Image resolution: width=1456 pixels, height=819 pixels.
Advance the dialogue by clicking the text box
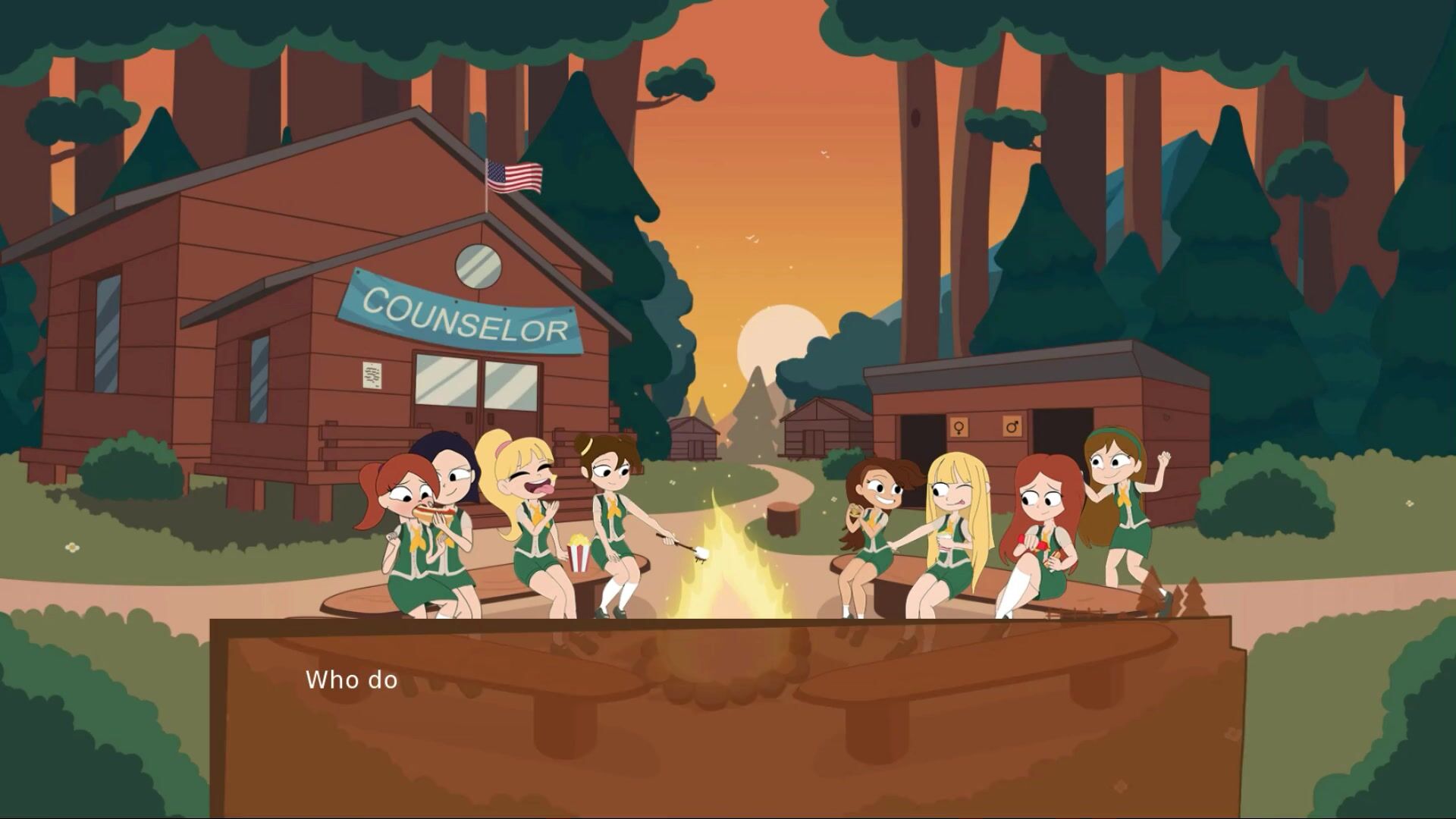[x=728, y=717]
